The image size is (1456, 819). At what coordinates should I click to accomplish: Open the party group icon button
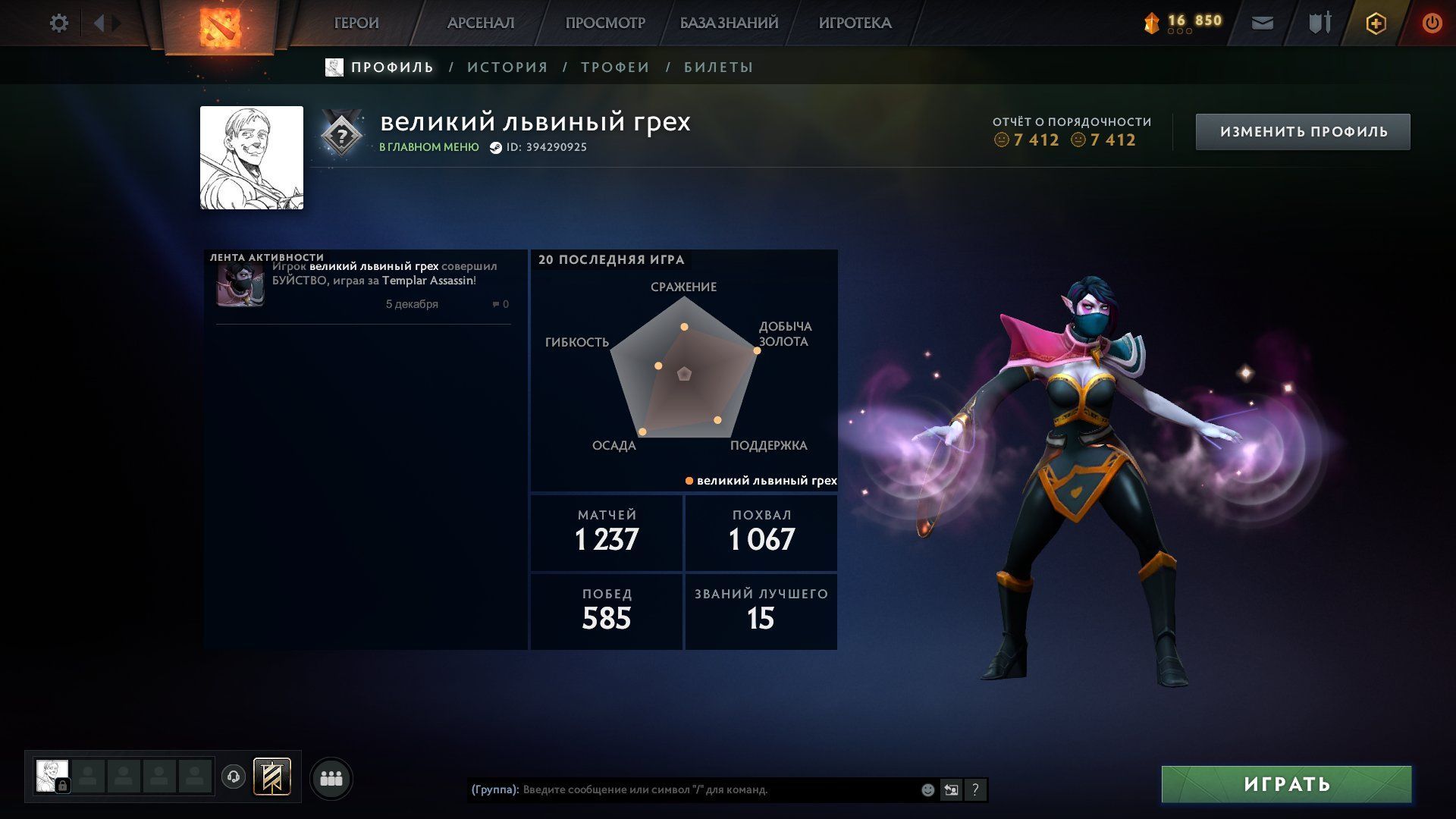coord(331,779)
